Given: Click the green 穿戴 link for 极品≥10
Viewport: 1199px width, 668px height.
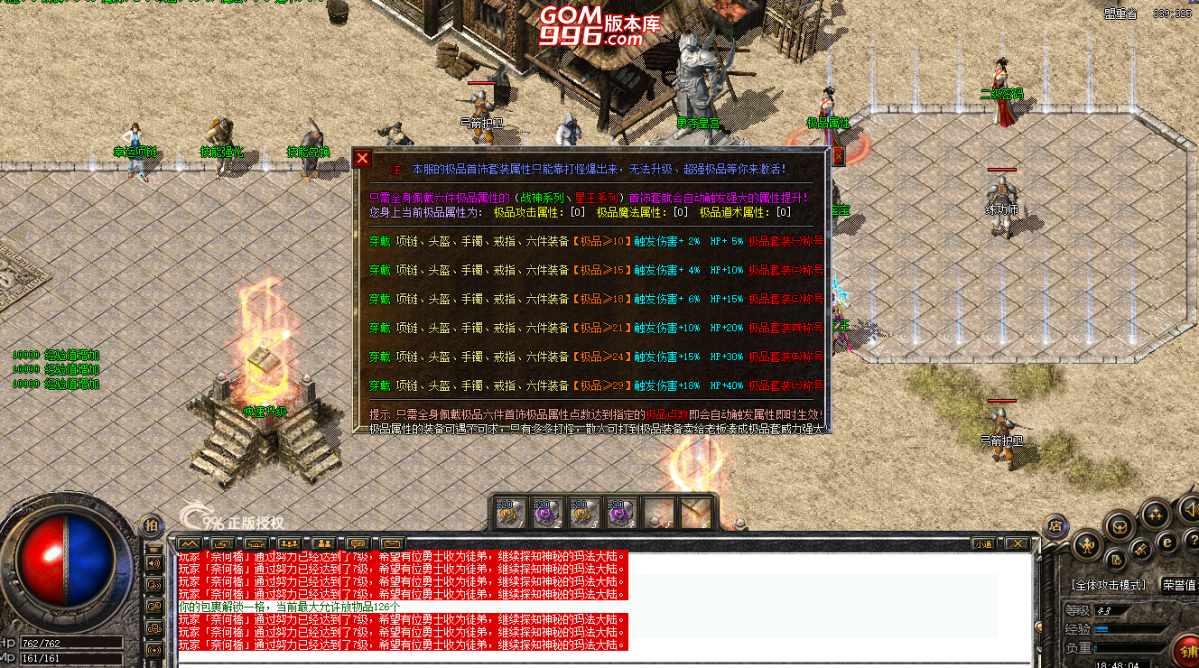Looking at the screenshot, I should (379, 241).
